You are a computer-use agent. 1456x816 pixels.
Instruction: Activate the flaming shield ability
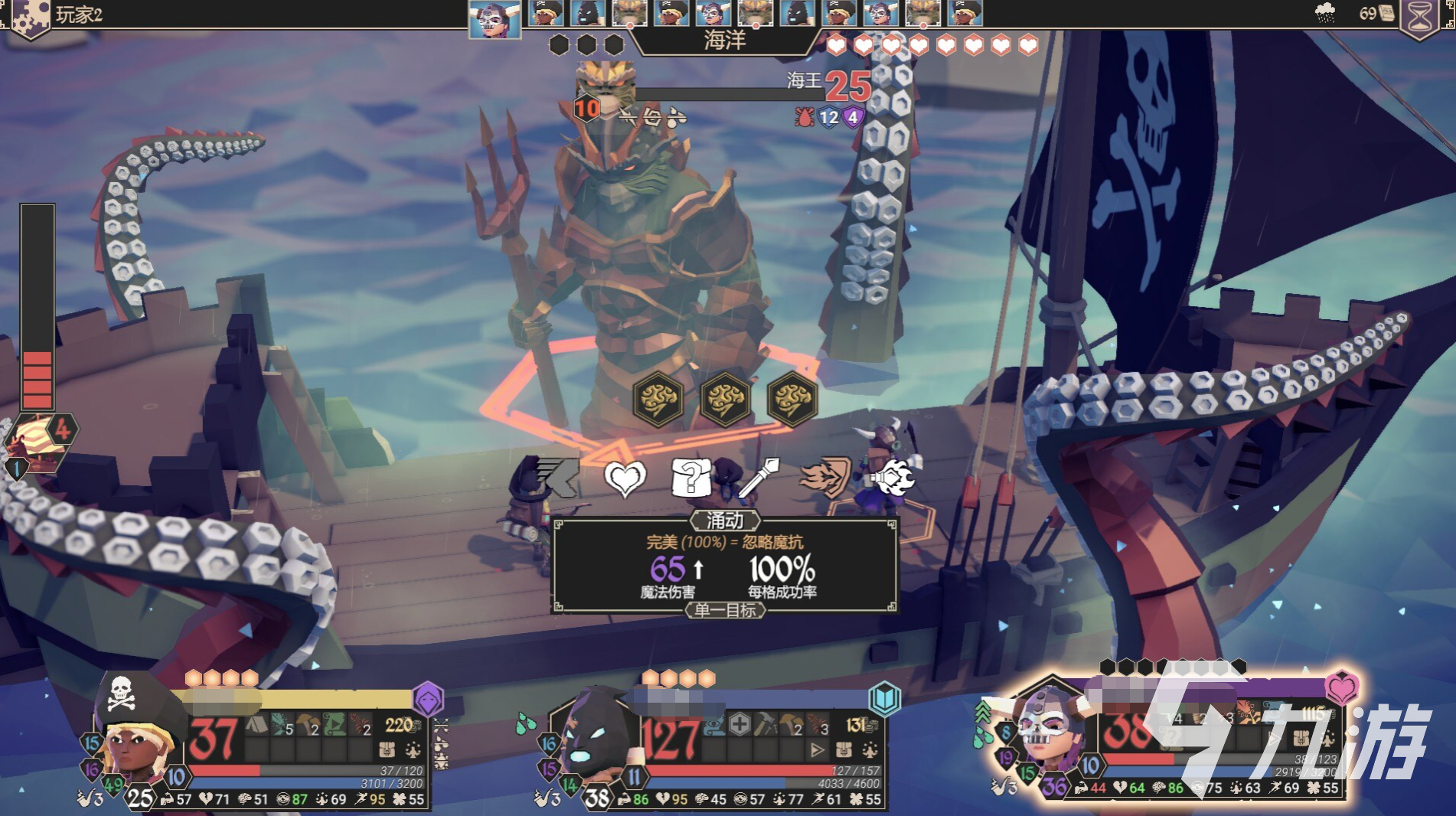826,478
